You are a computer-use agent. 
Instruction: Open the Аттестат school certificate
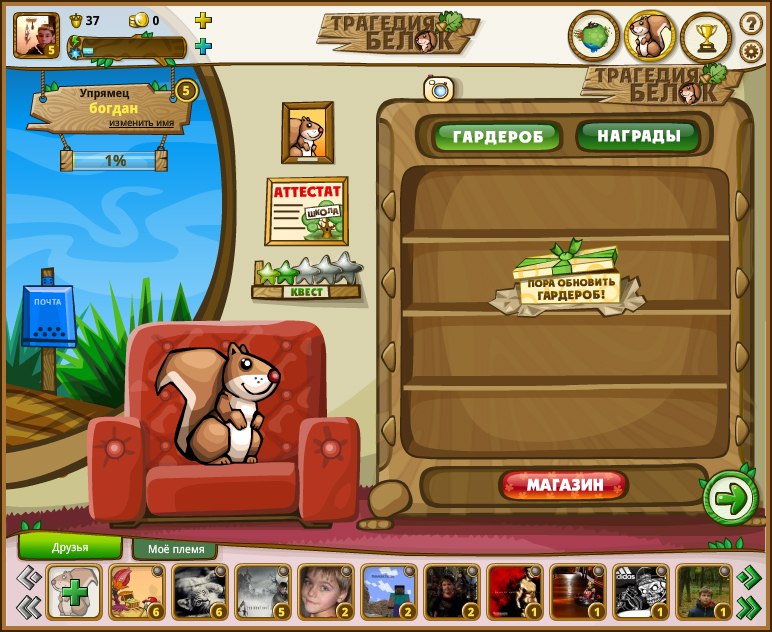306,211
